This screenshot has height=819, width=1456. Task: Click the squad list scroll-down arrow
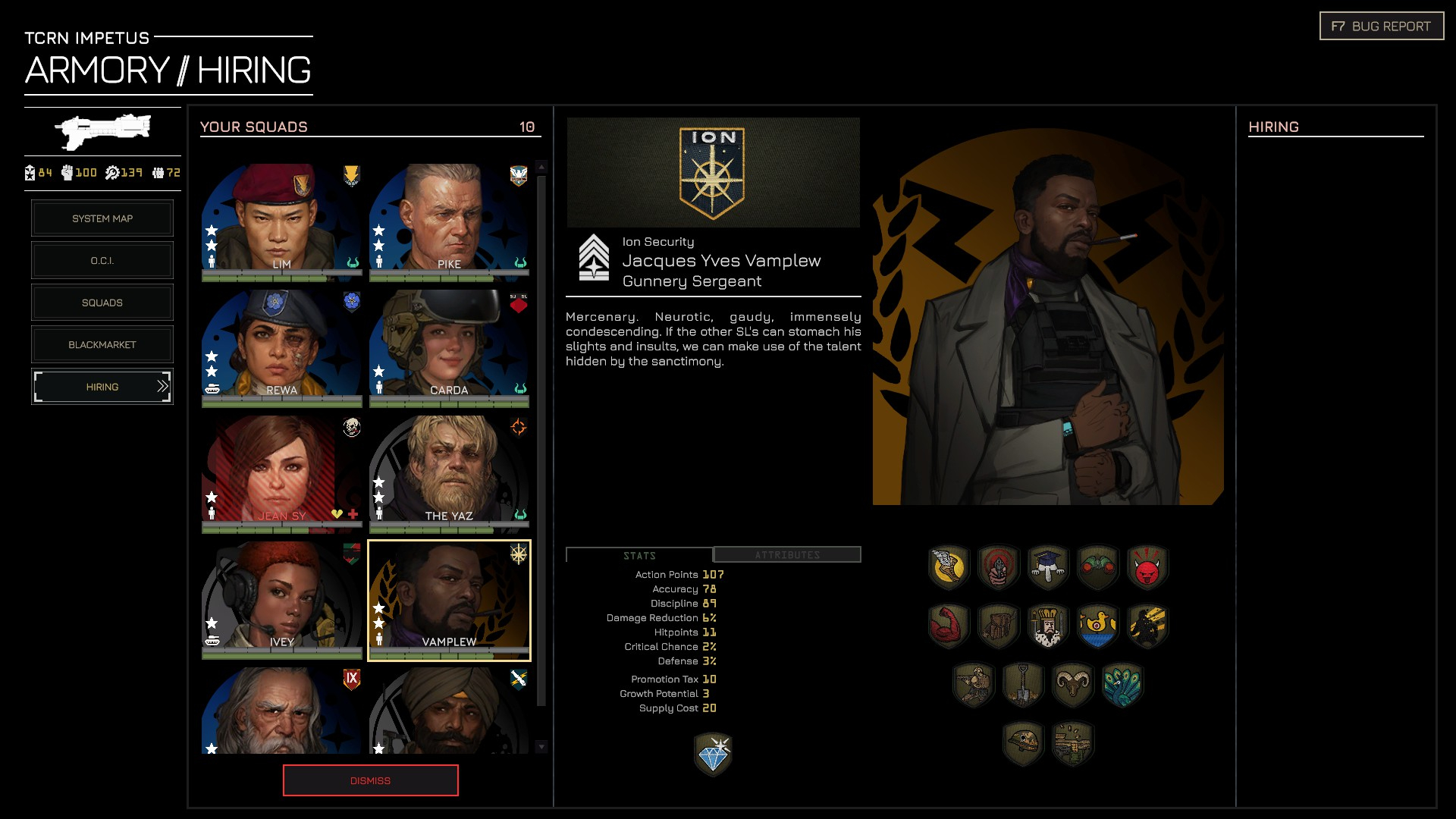coord(541,747)
